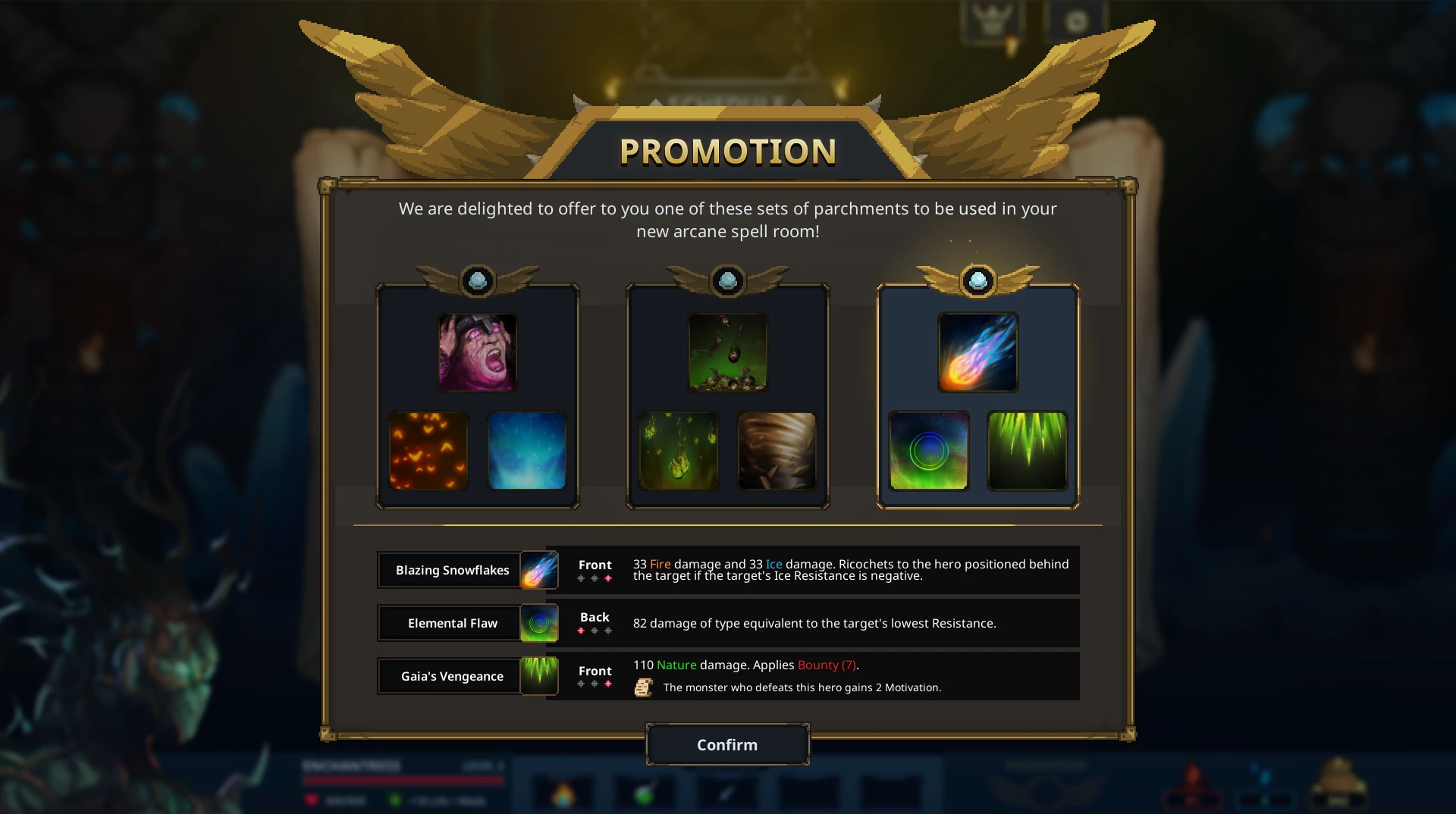Click the Gaia's Vengeance name row

pyautogui.click(x=452, y=676)
